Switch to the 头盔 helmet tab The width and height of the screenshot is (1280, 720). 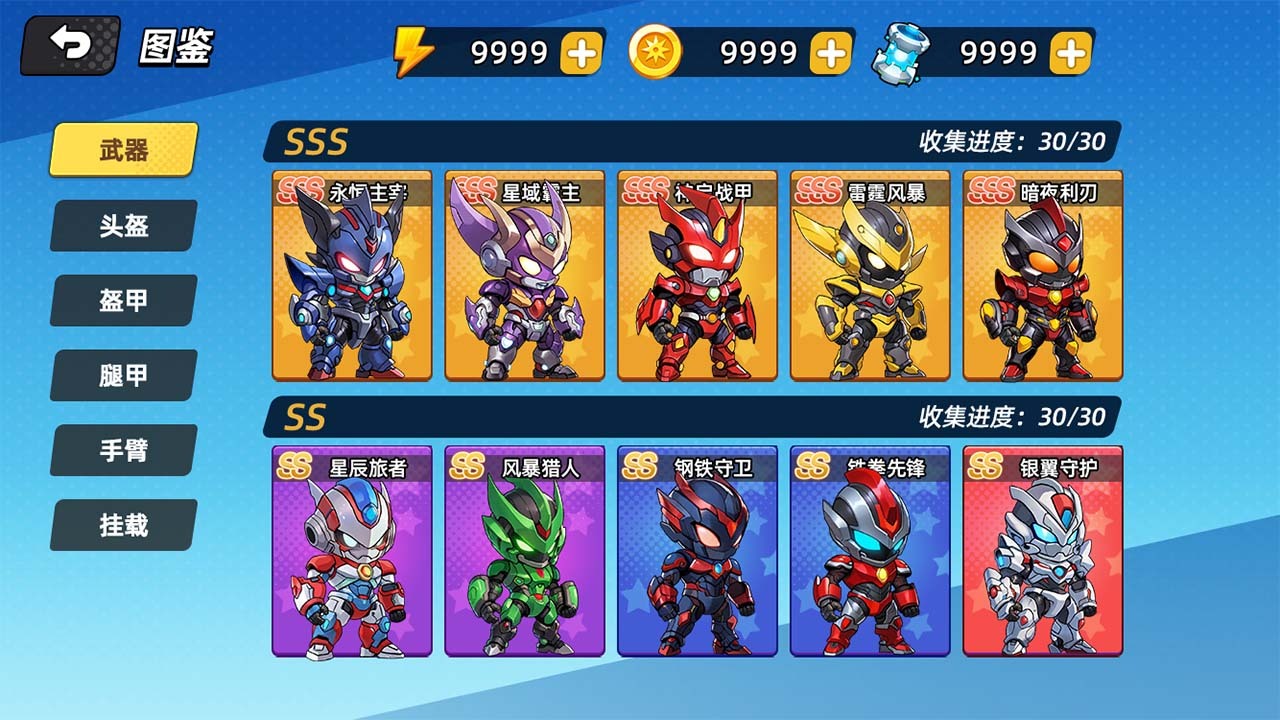coord(121,226)
